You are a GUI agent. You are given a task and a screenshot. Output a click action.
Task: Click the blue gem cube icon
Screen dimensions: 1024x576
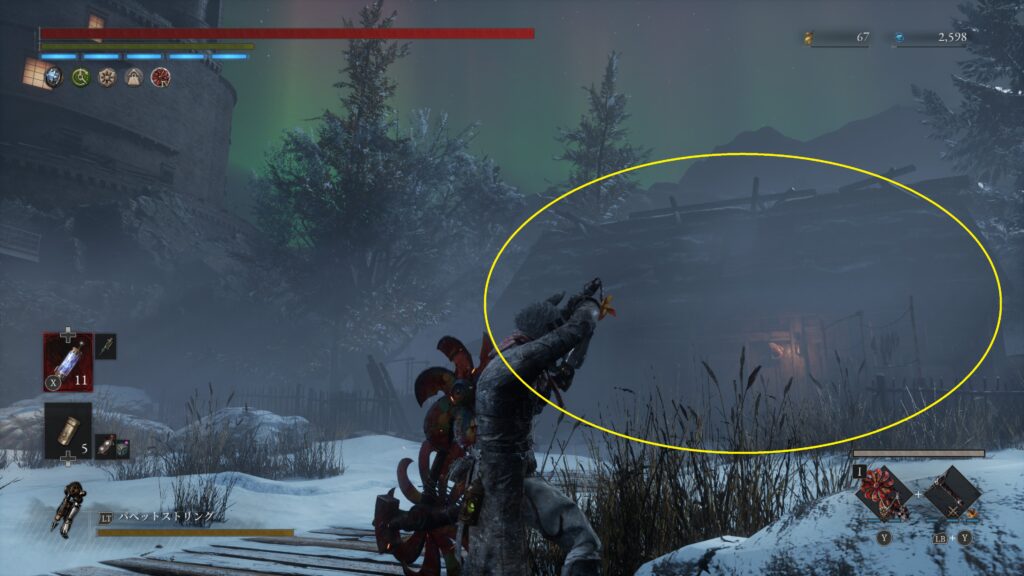click(x=53, y=77)
